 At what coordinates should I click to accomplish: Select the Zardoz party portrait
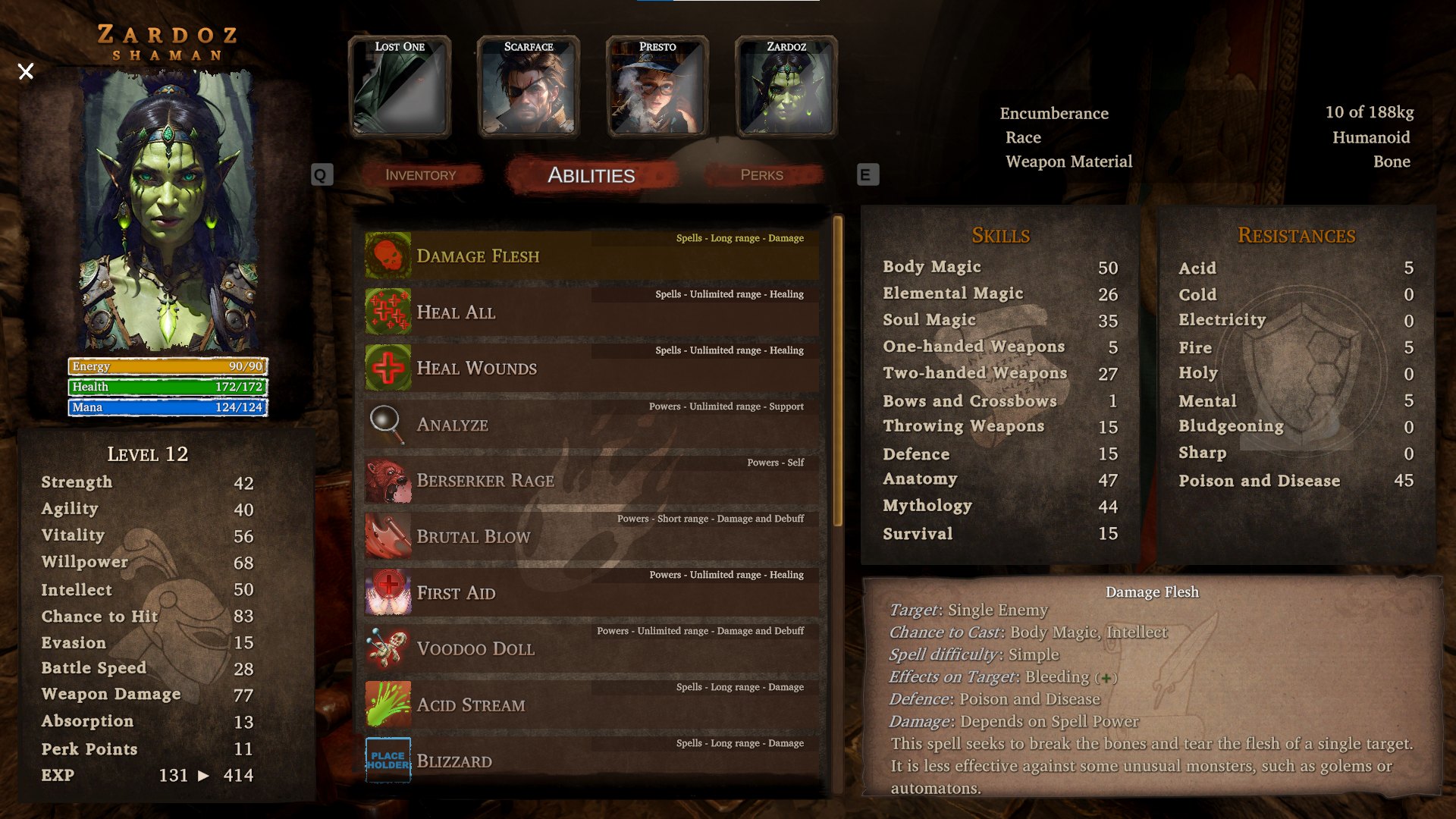click(786, 87)
